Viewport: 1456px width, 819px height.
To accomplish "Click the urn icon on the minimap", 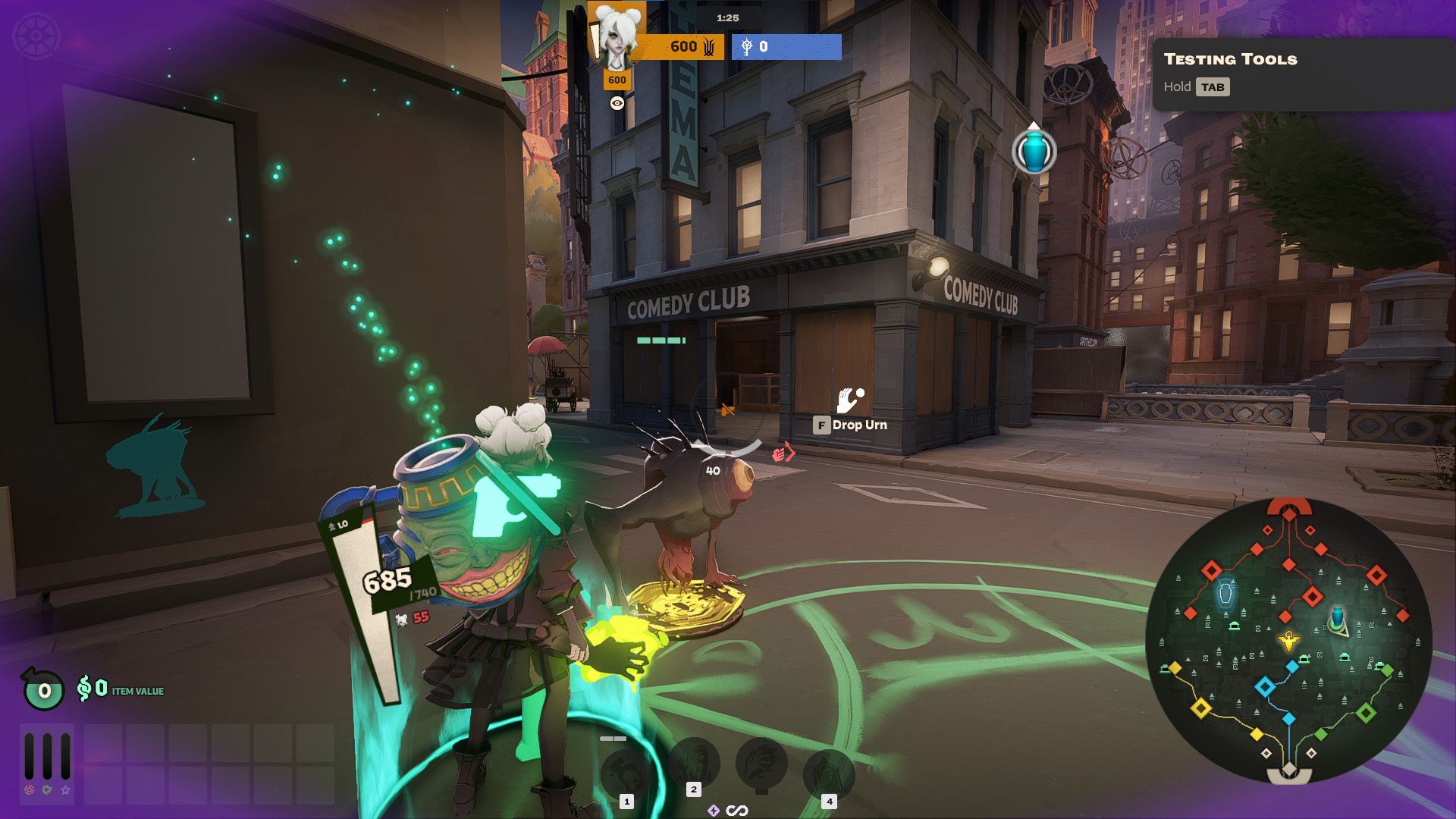I will (x=1225, y=593).
